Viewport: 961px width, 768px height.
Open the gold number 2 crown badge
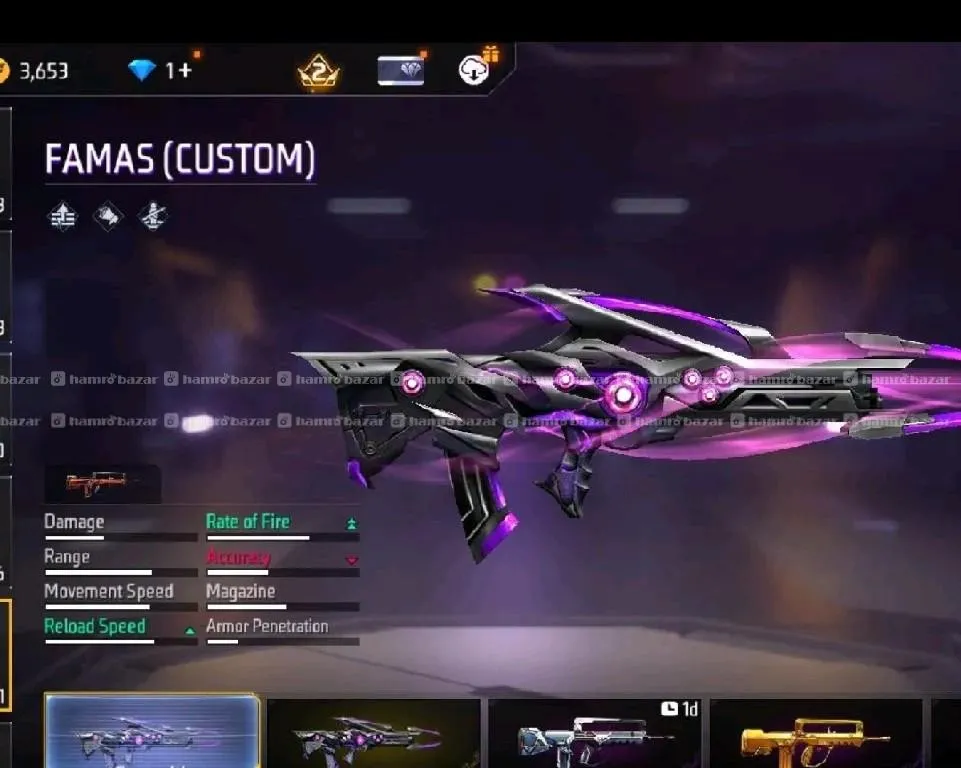pyautogui.click(x=318, y=72)
